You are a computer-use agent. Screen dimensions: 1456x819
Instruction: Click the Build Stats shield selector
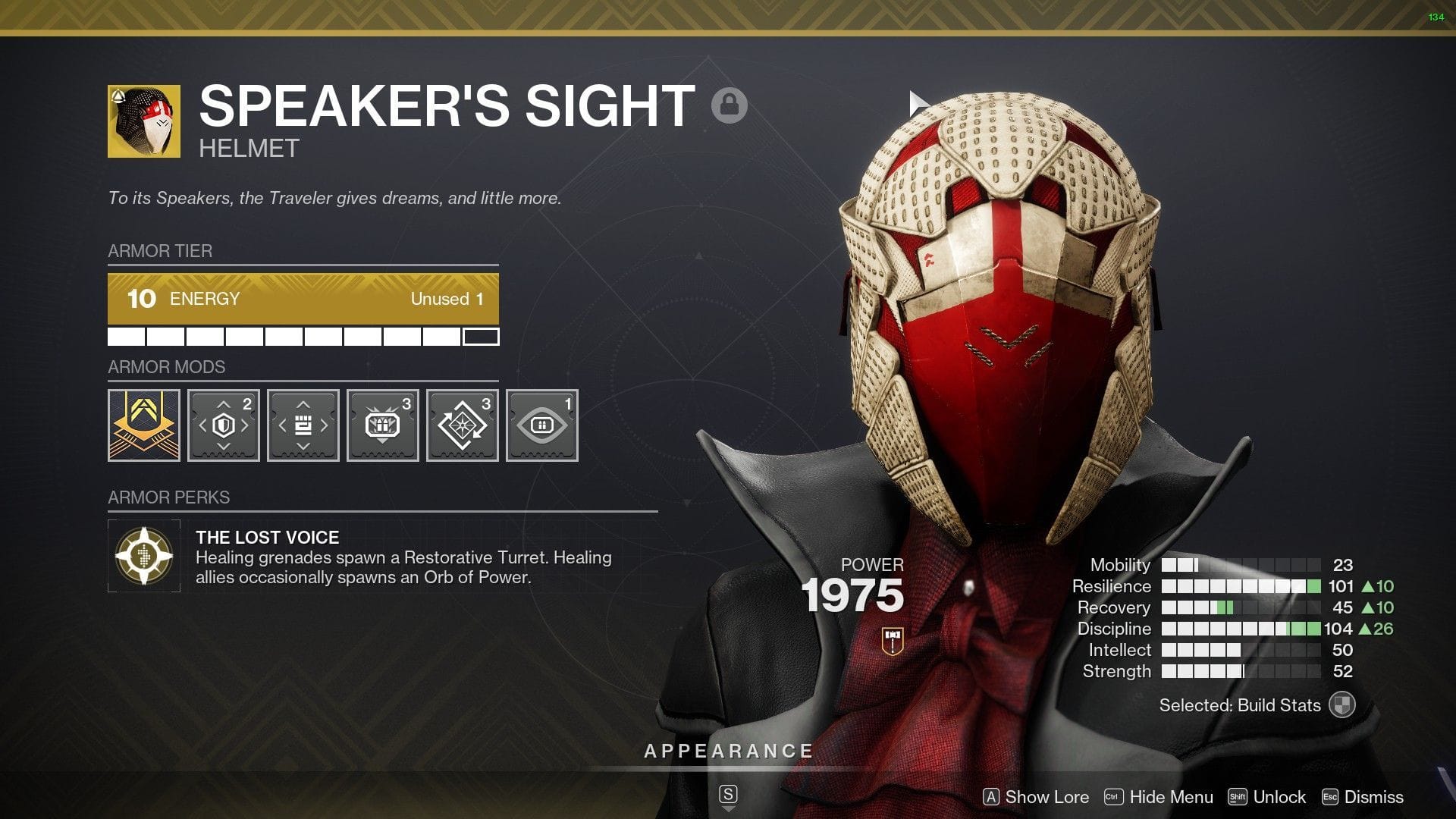click(1343, 704)
